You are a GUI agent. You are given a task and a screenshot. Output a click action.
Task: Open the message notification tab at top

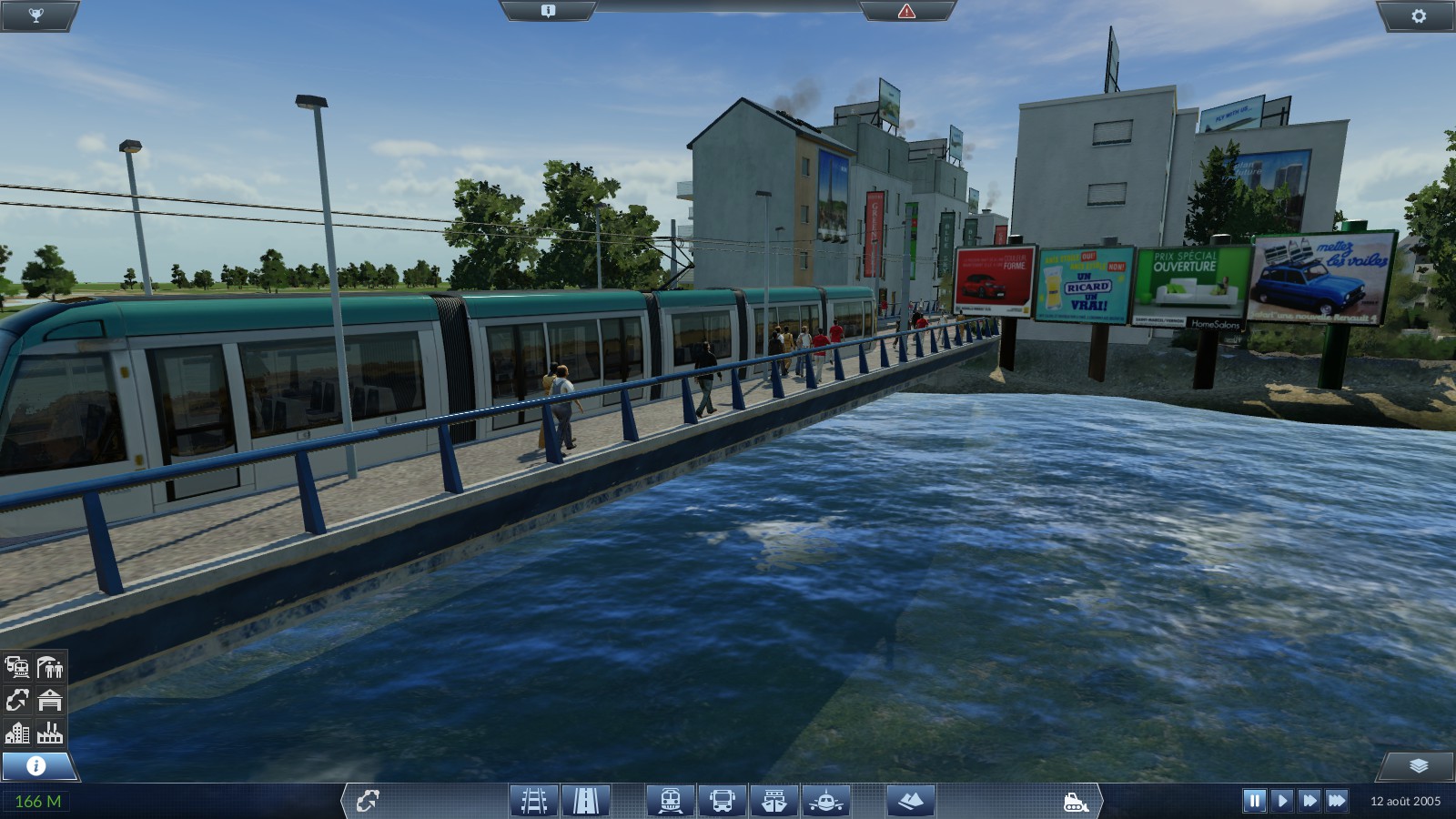pos(548,11)
